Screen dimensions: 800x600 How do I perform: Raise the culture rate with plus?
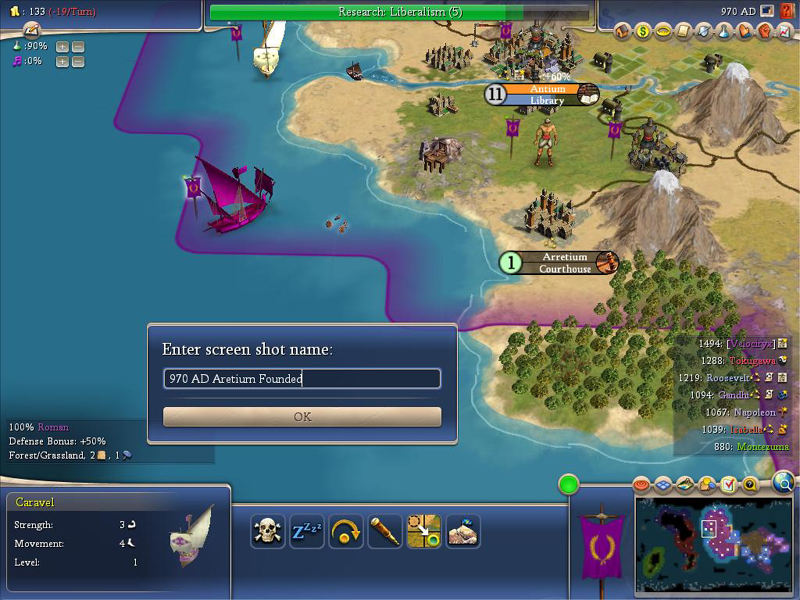click(63, 62)
